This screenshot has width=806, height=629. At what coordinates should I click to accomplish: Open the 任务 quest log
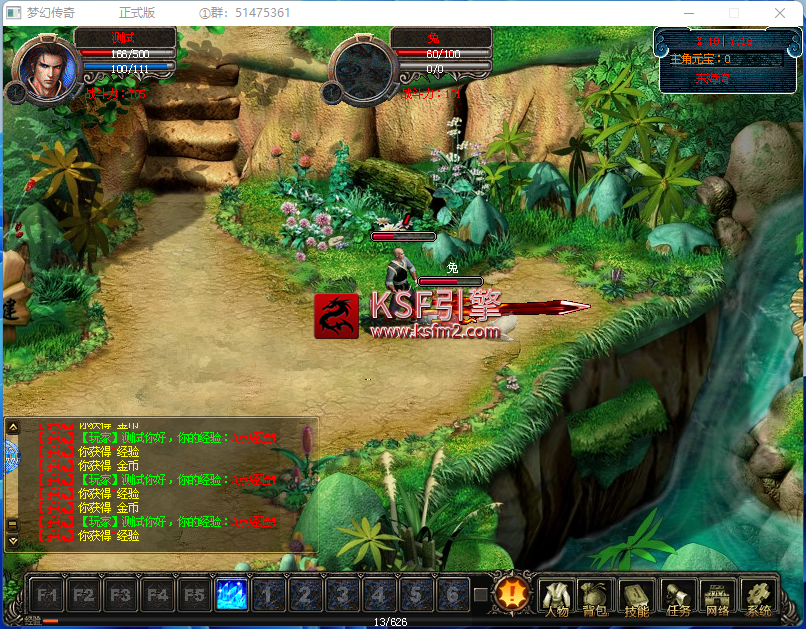(678, 597)
